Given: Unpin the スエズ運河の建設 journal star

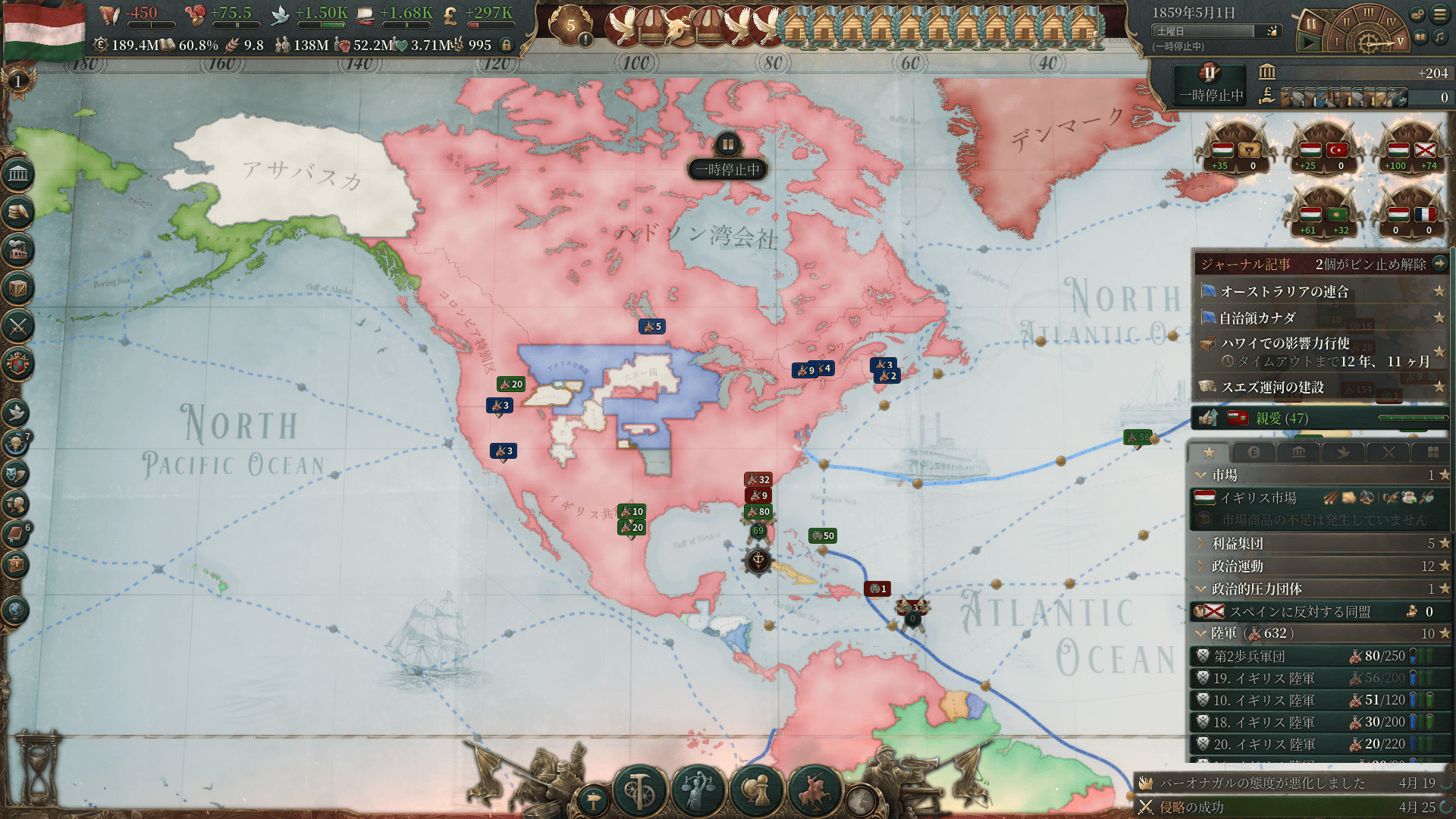Looking at the screenshot, I should (1439, 386).
